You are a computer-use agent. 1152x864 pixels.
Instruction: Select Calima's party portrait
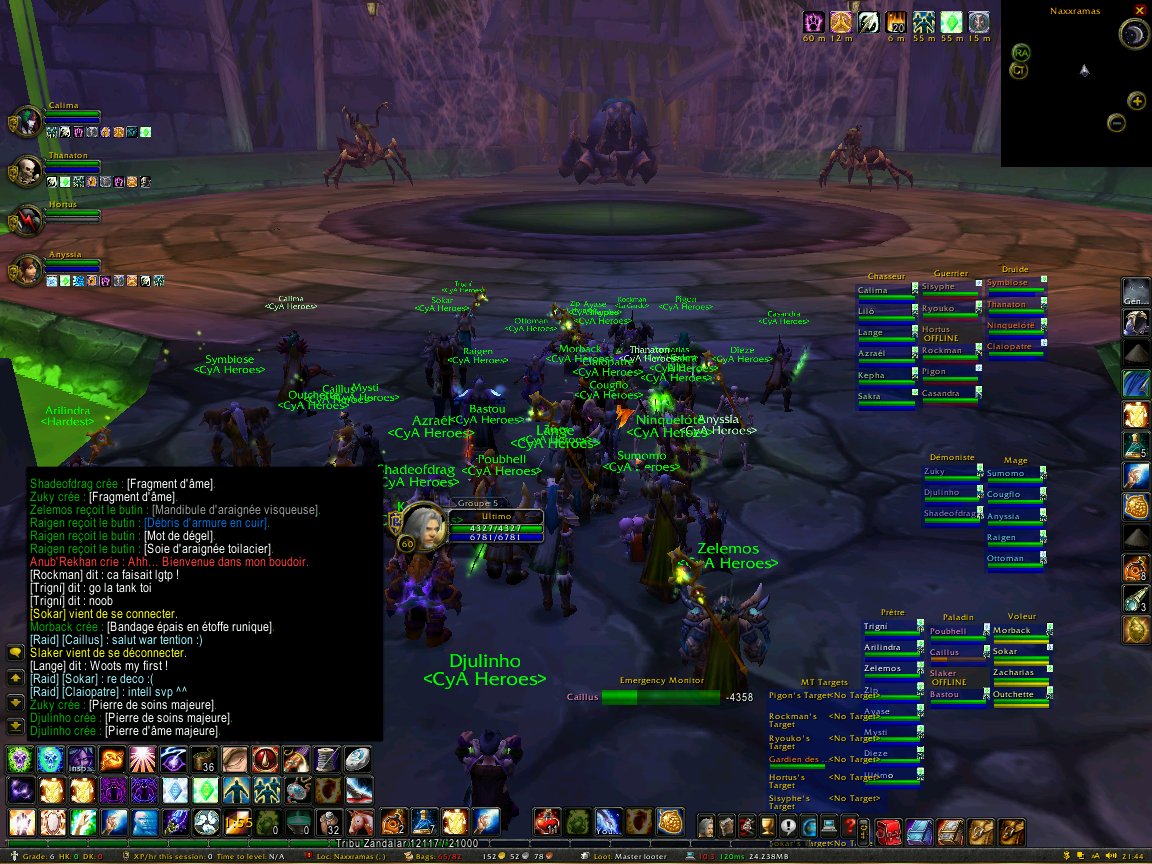(27, 120)
